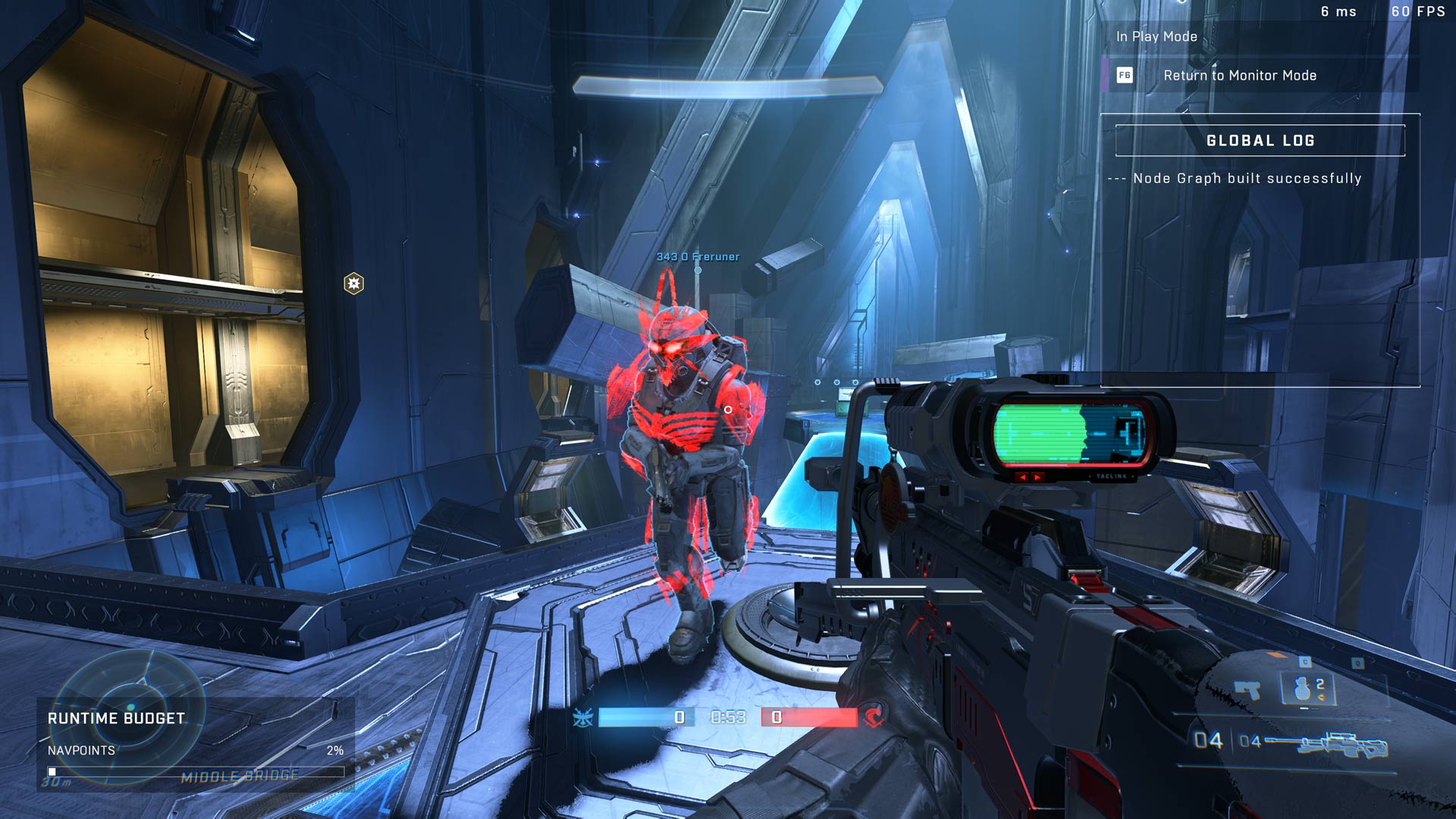Select the frag grenade equipment icon
This screenshot has width=1456, height=819.
pos(1303,689)
